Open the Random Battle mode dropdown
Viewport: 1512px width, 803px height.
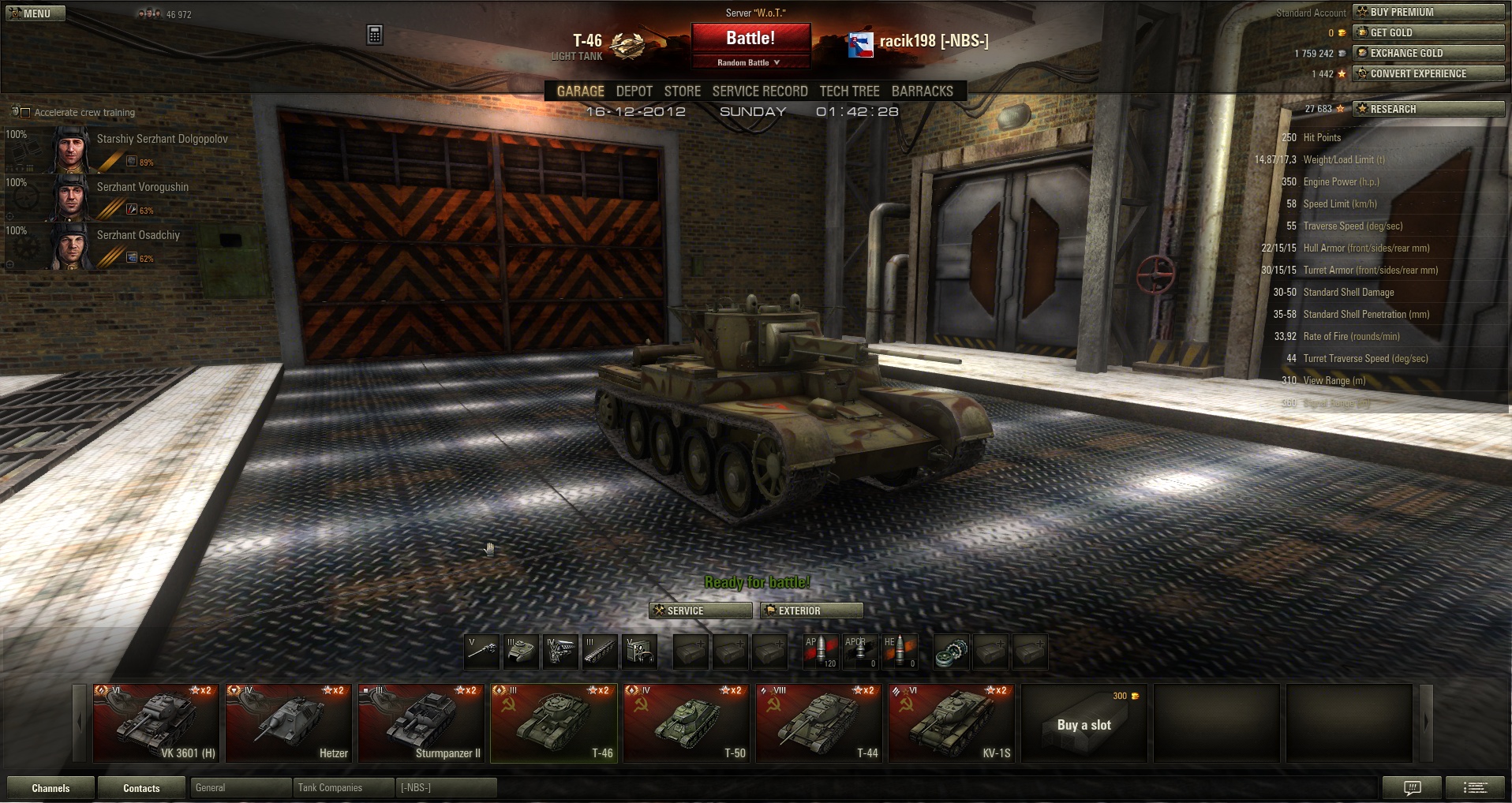pos(750,62)
